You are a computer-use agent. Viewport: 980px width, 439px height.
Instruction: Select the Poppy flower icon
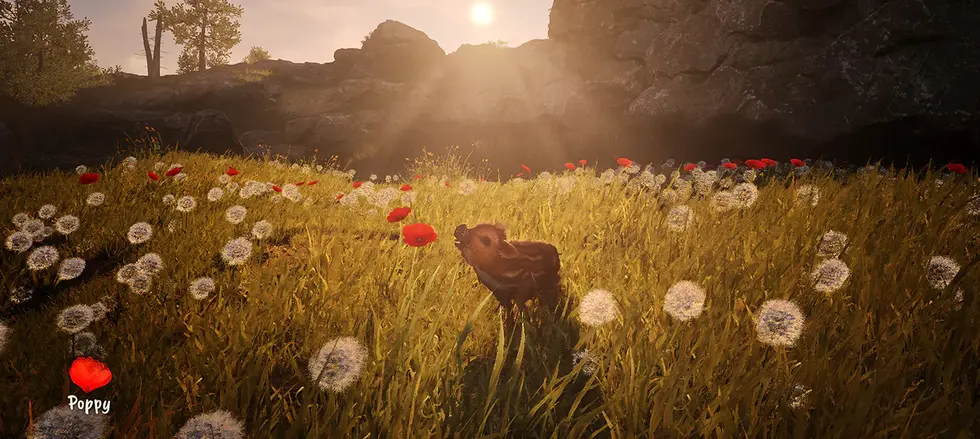click(x=89, y=375)
